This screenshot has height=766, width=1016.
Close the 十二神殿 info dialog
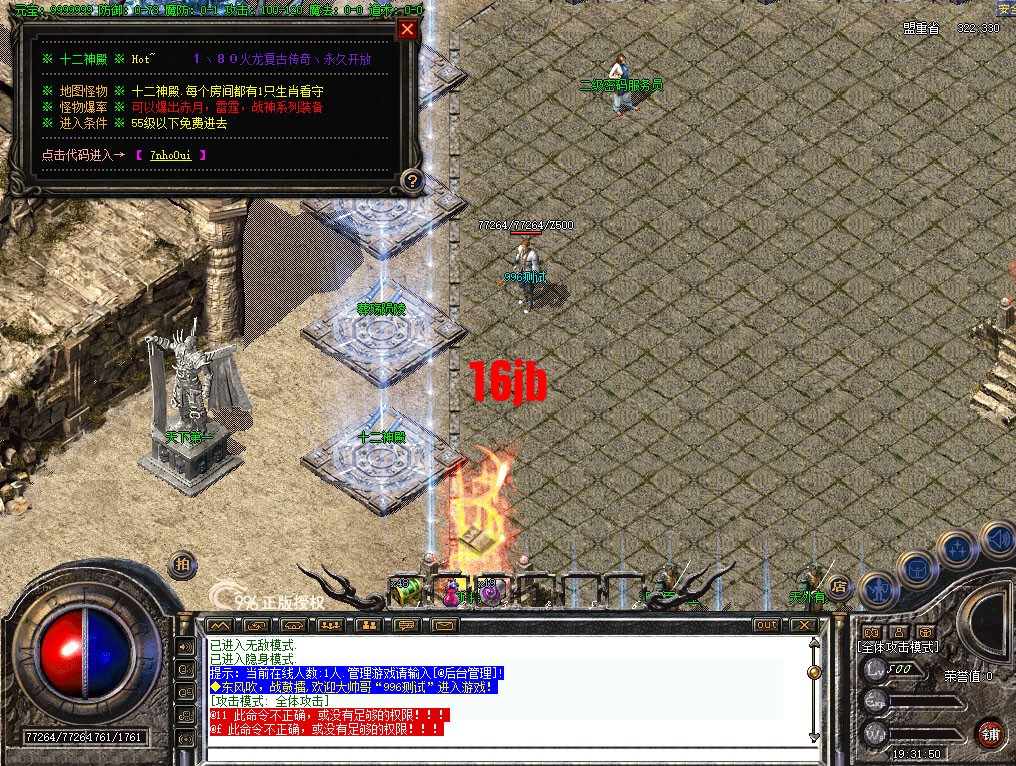click(407, 29)
